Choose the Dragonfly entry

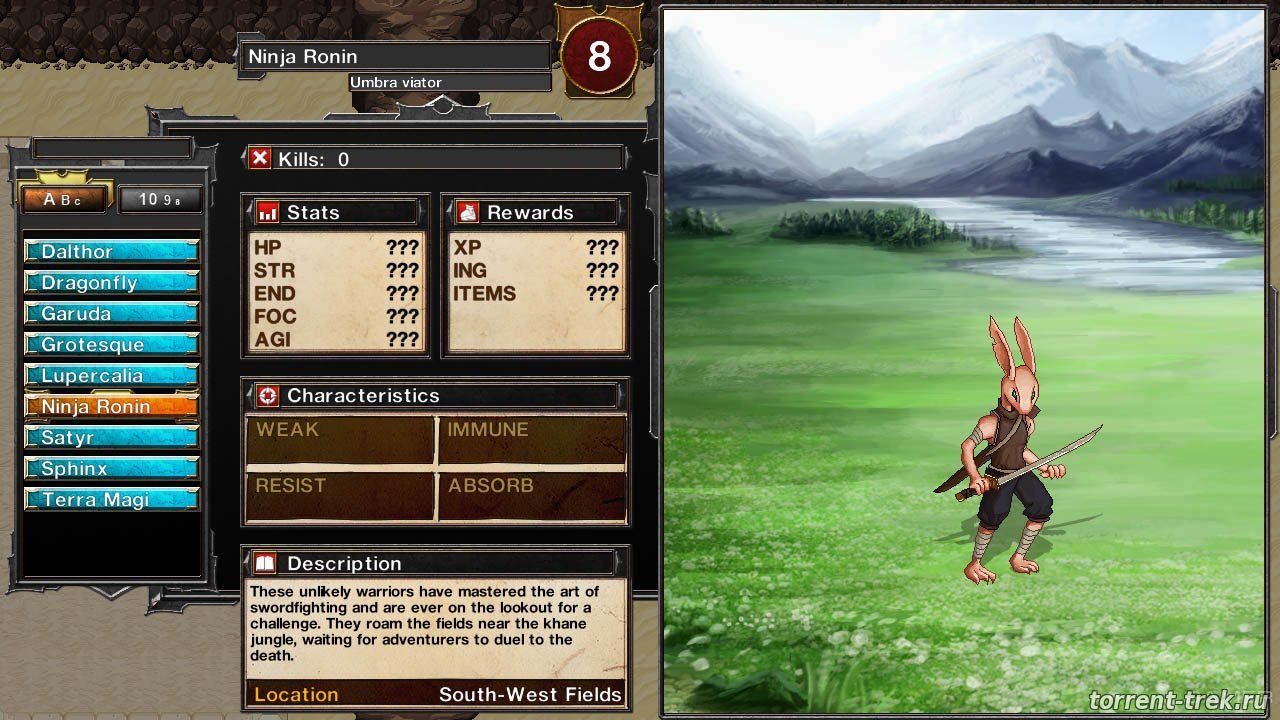(111, 283)
